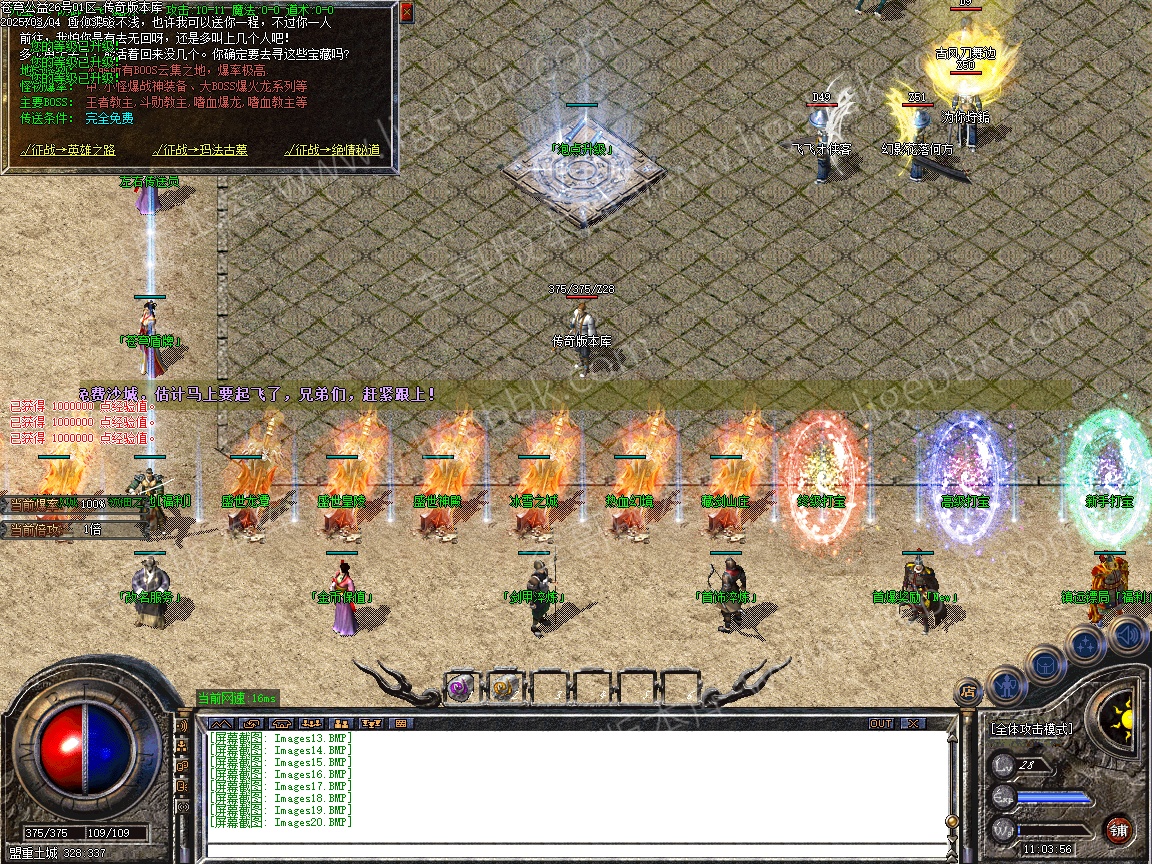This screenshot has height=864, width=1152.
Task: Open the 店 shop button
Action: pos(968,690)
